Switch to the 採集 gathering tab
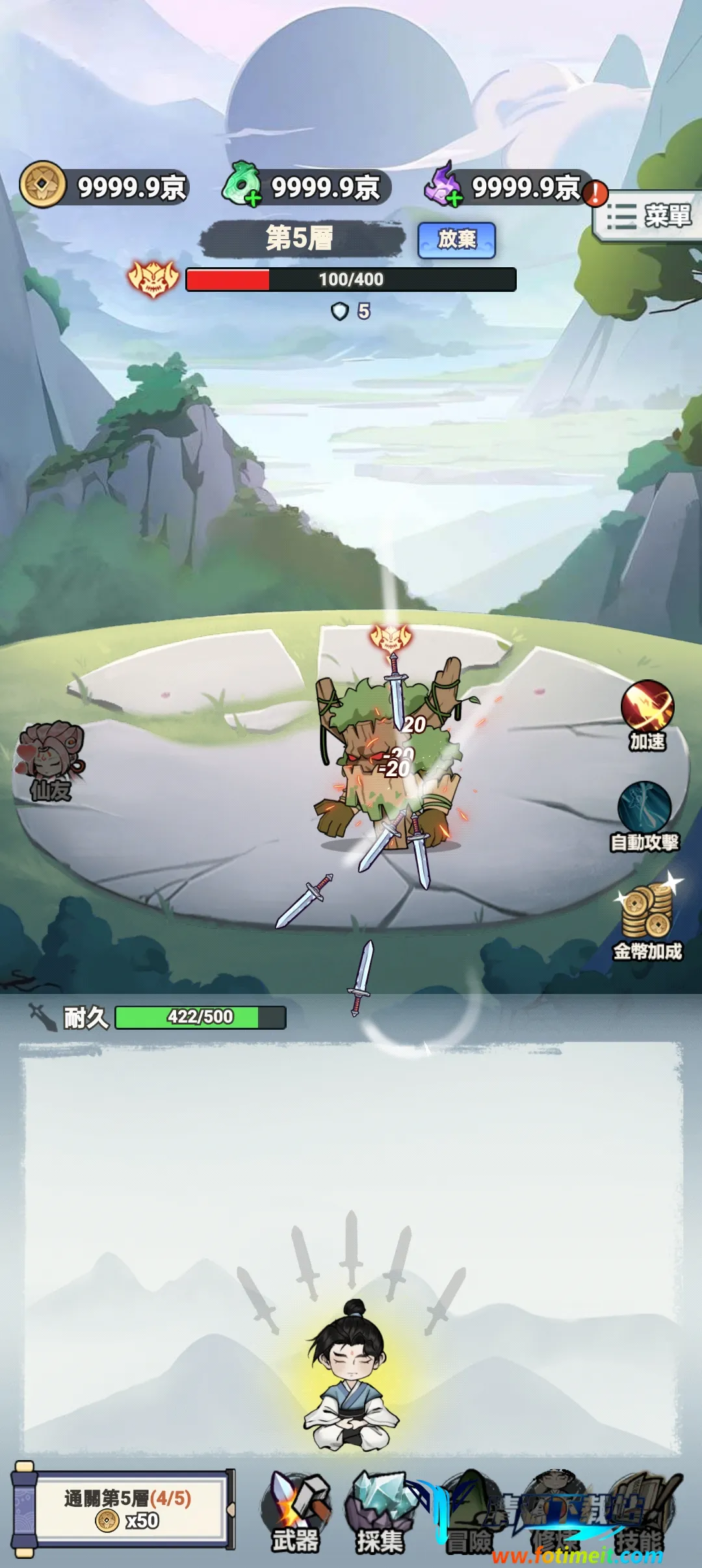Screen dimensions: 702x1568 pos(380,1512)
